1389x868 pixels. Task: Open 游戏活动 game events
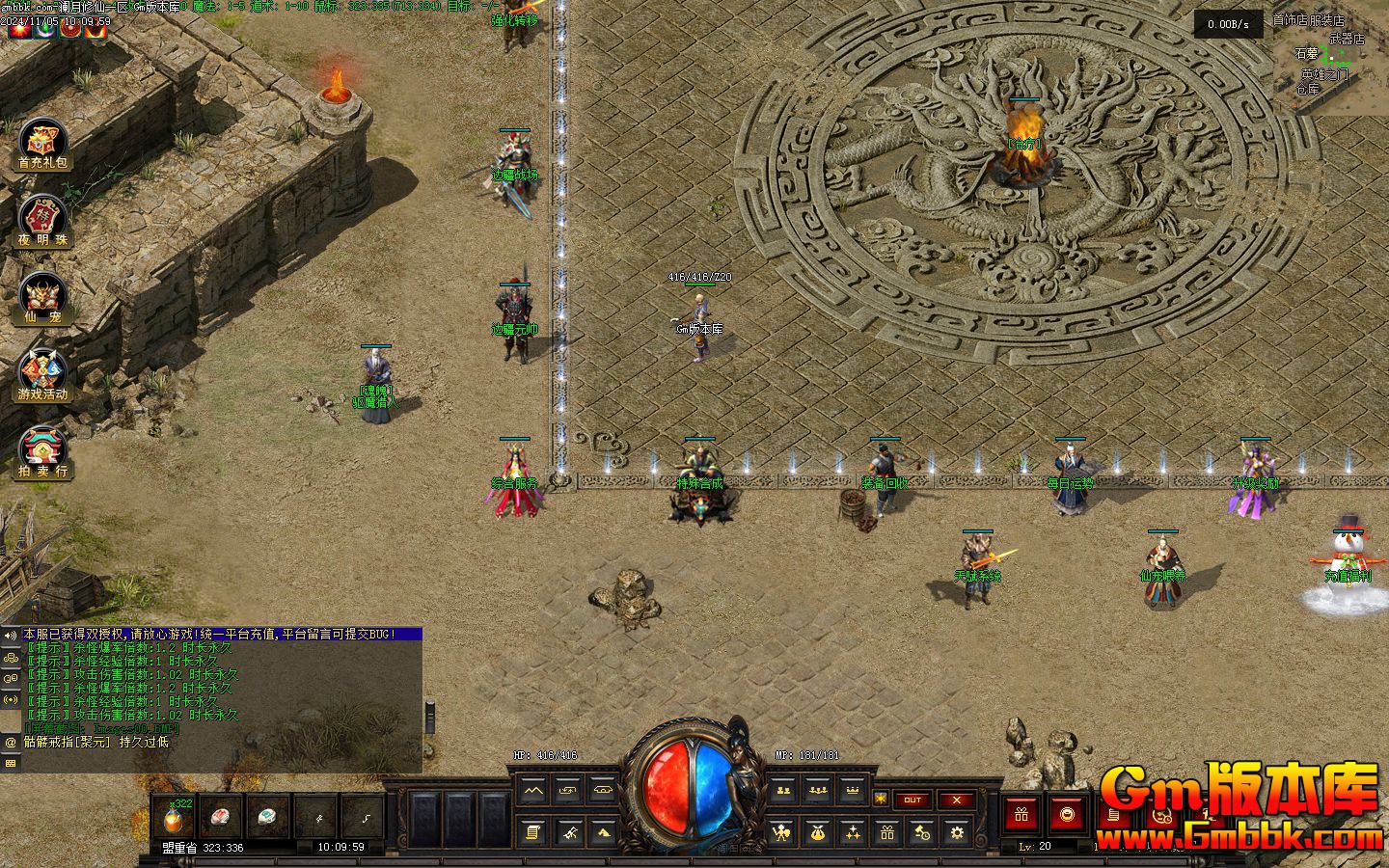click(43, 376)
